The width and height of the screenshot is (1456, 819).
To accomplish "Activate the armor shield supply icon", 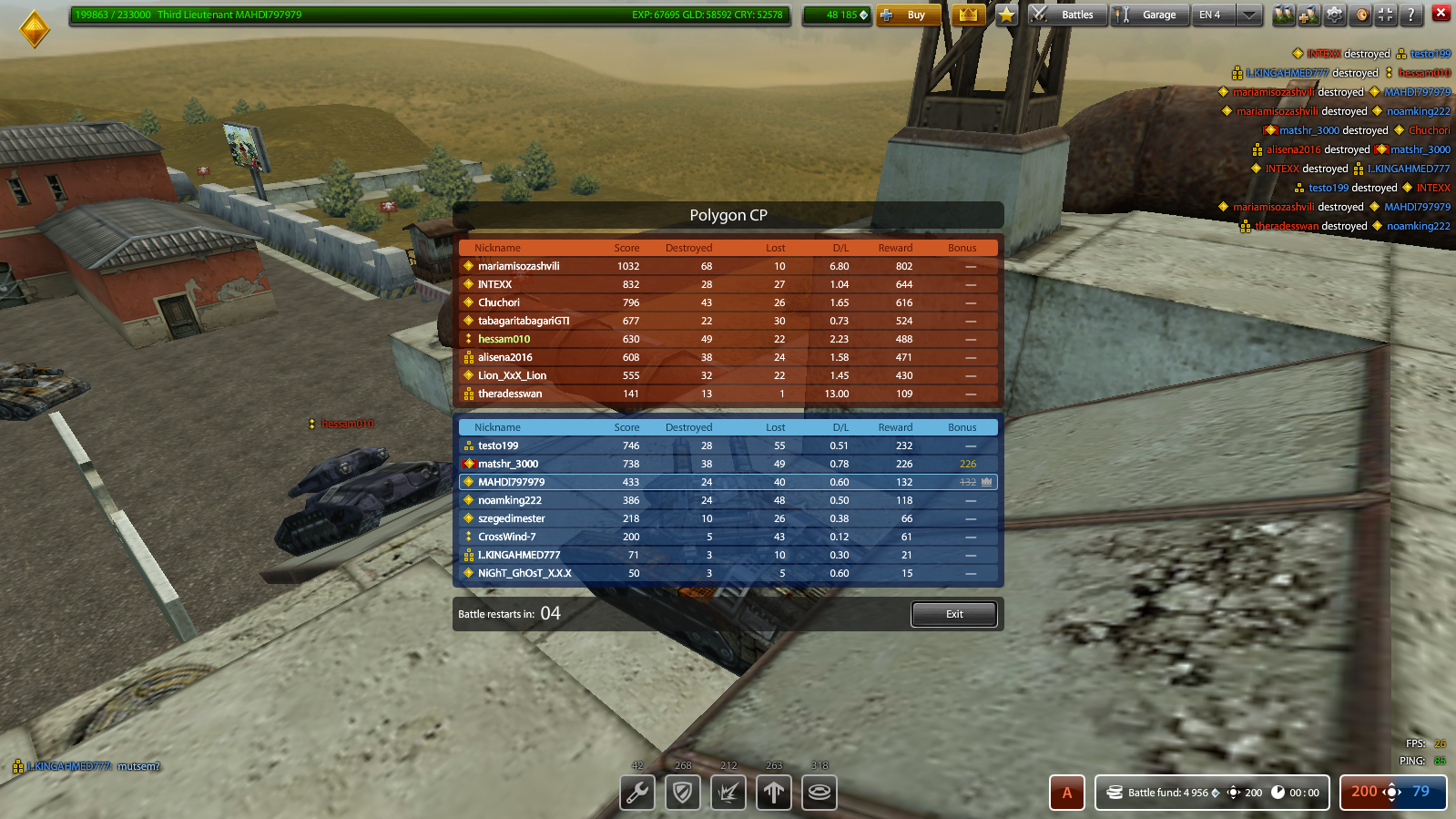I will 682,793.
